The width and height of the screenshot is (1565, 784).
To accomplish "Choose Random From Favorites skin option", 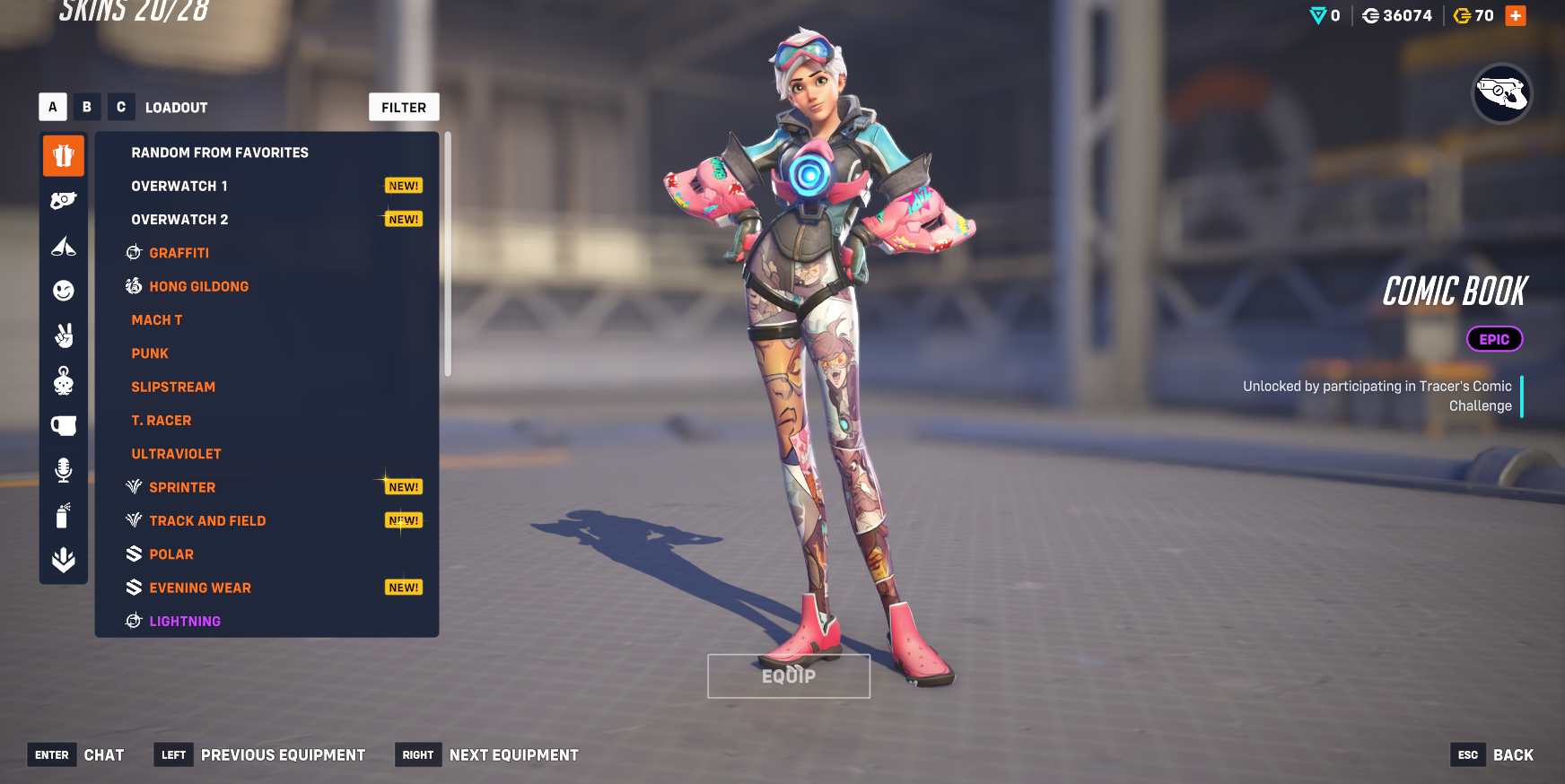I will tap(220, 152).
